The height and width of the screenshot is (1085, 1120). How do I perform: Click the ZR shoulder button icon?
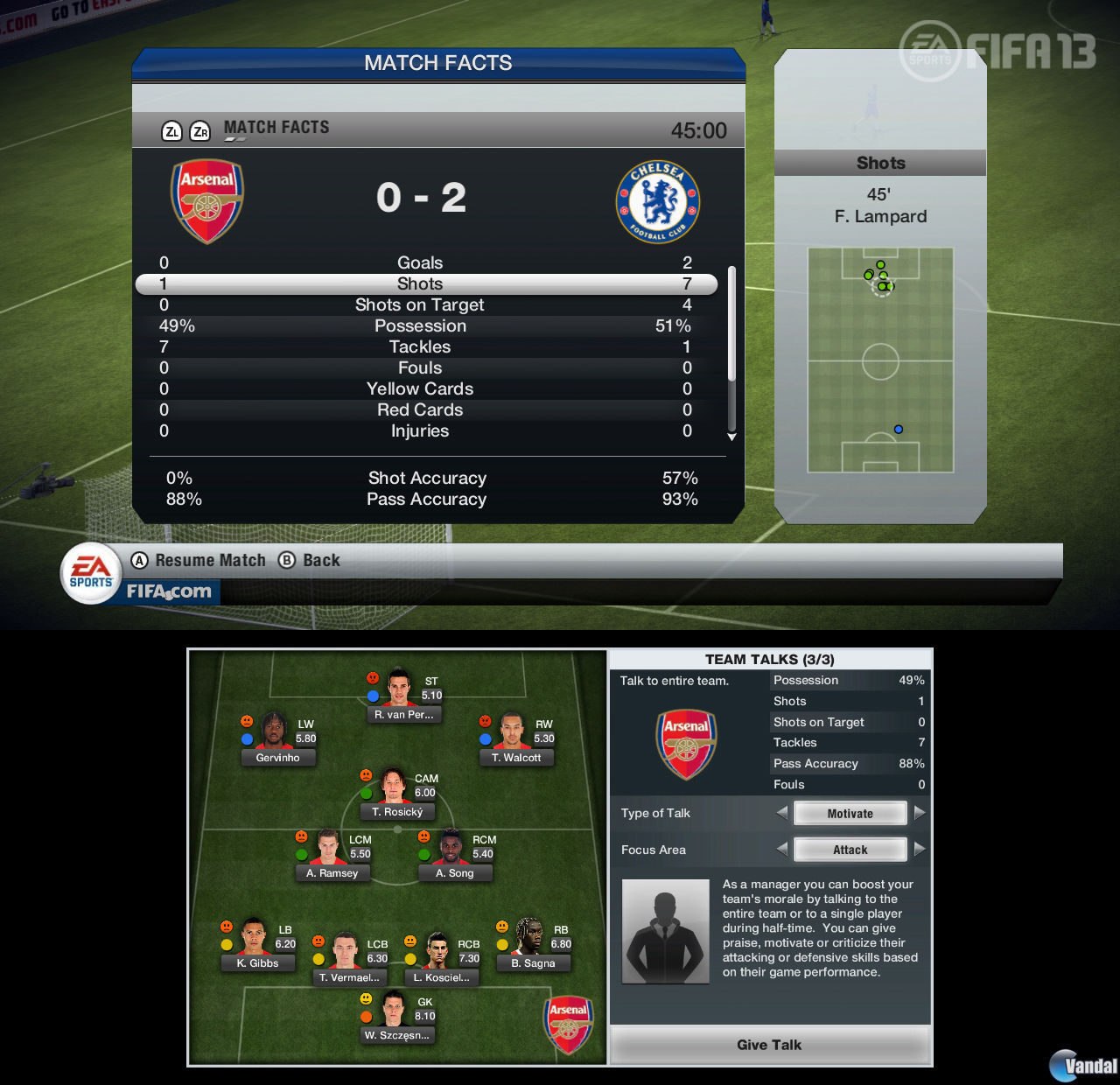pos(200,130)
